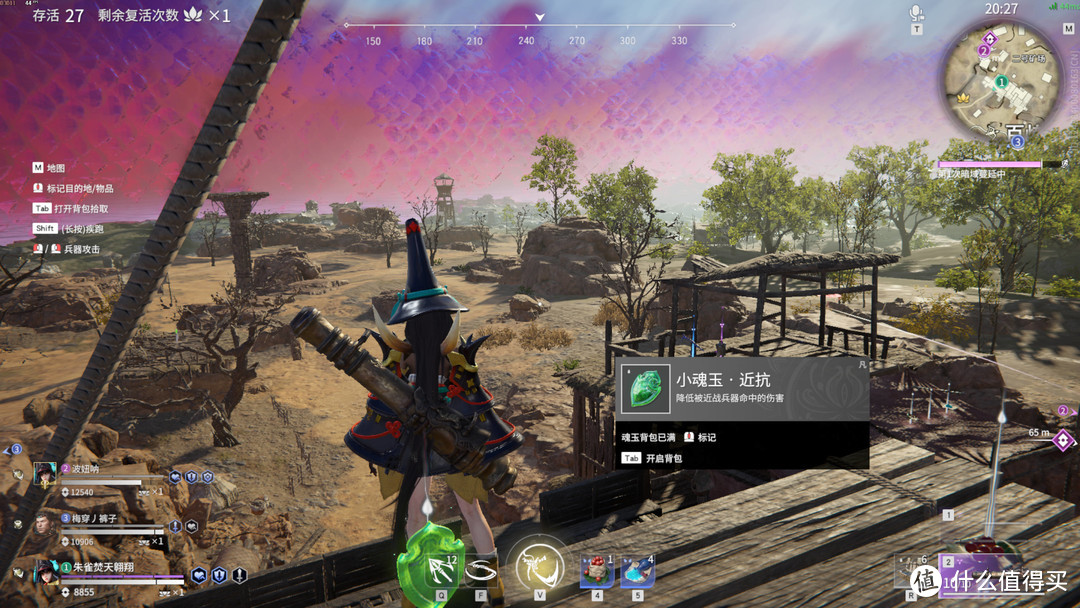Select the purple house marker on minimap
This screenshot has width=1080, height=608.
[x=989, y=39]
